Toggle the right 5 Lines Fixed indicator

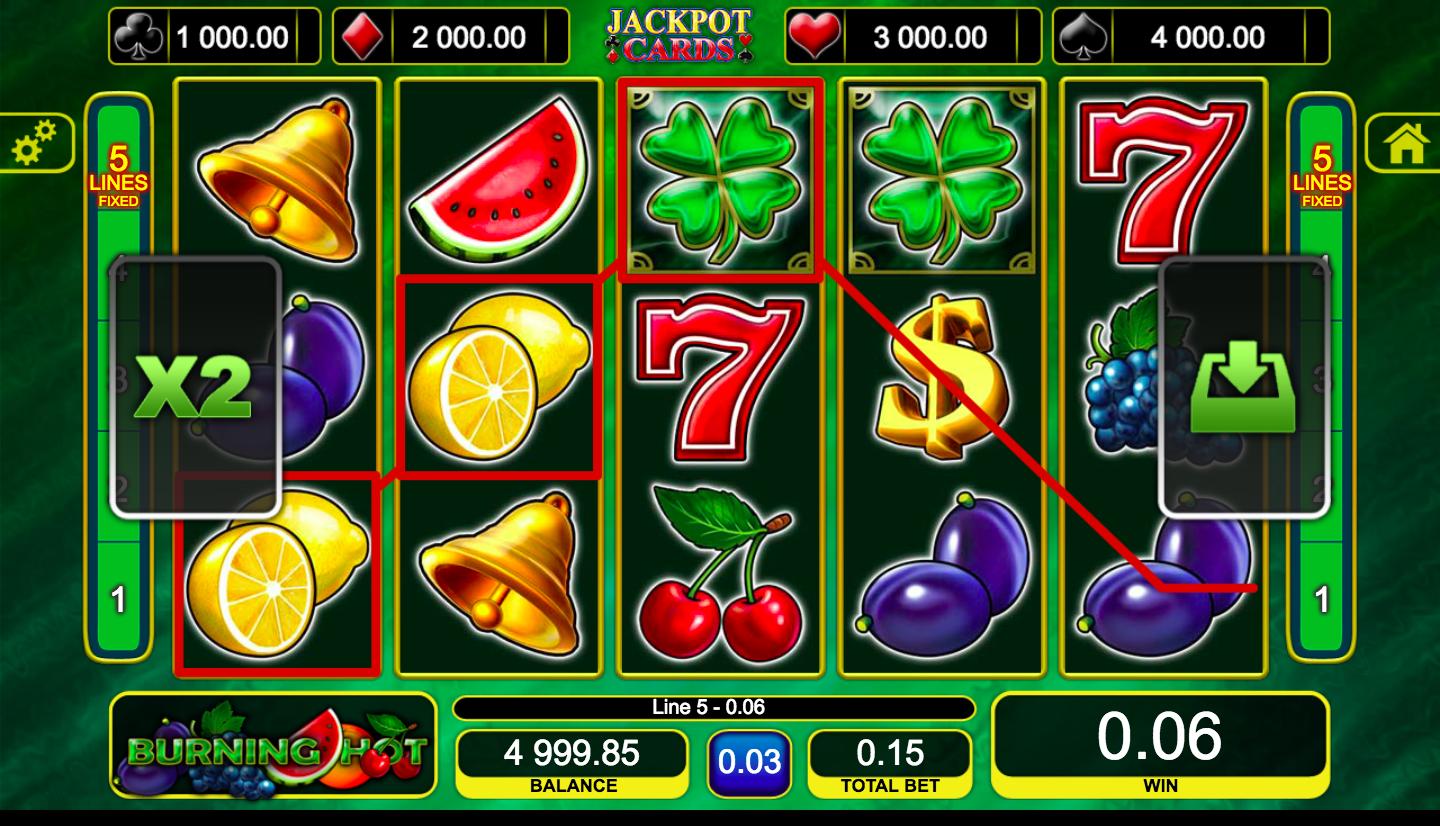pyautogui.click(x=1322, y=180)
